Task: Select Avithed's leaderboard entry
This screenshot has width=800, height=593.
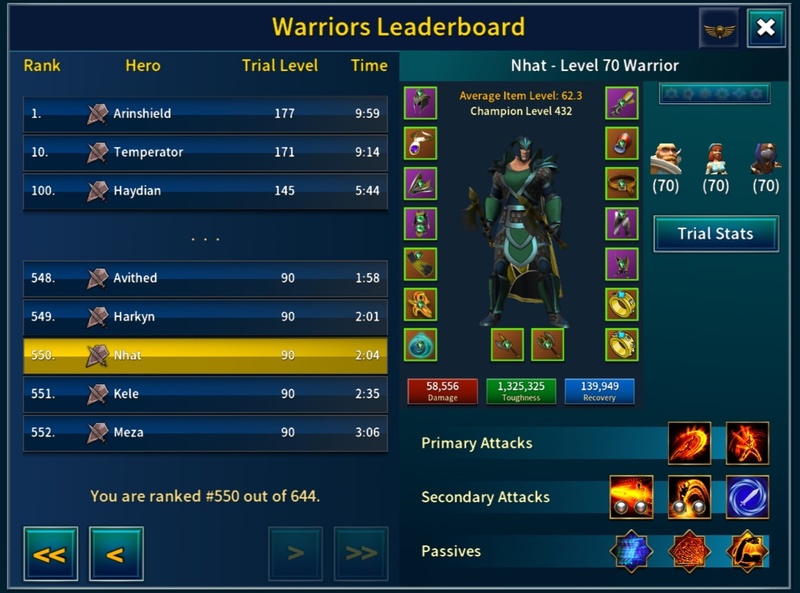Action: 205,278
